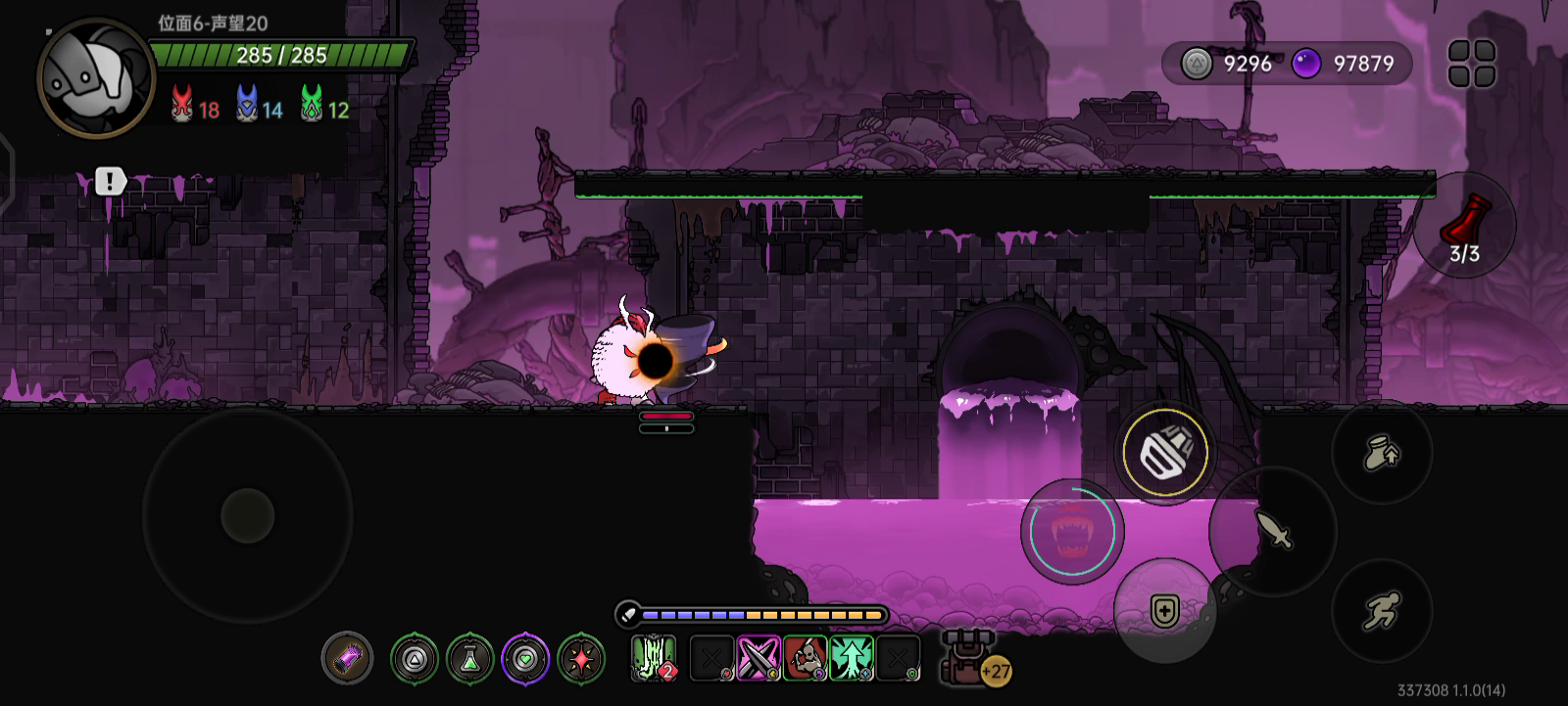This screenshot has height=706, width=1568.
Task: Select the green heart relic icon
Action: pyautogui.click(x=526, y=658)
